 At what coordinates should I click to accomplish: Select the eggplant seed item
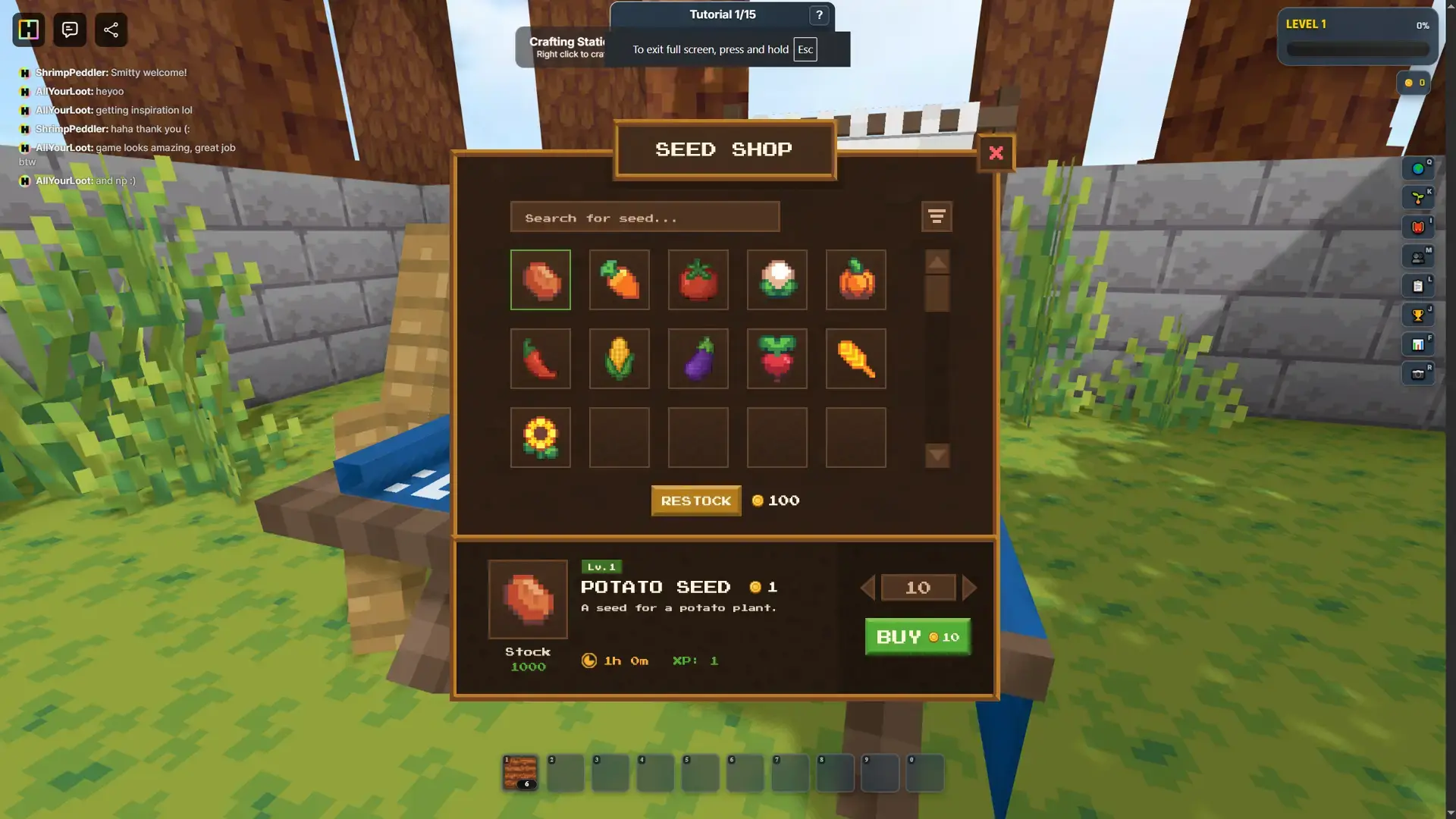(698, 359)
